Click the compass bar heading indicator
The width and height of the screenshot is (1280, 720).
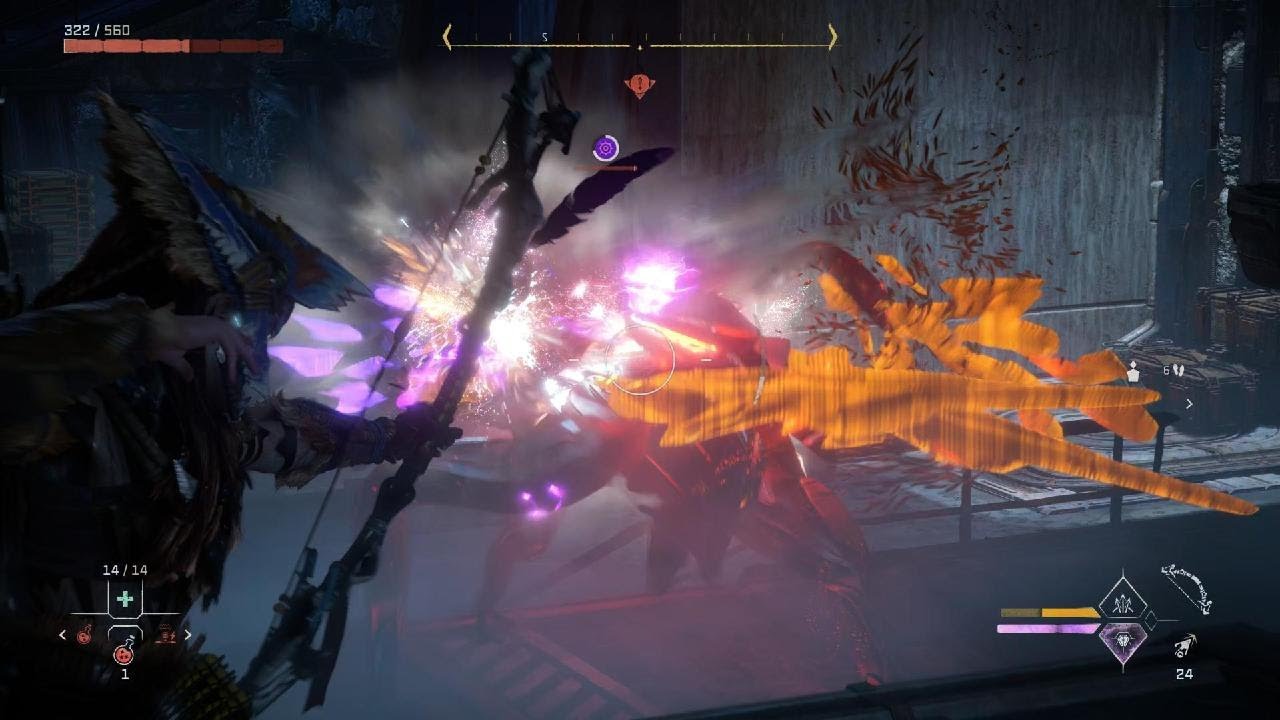click(640, 40)
